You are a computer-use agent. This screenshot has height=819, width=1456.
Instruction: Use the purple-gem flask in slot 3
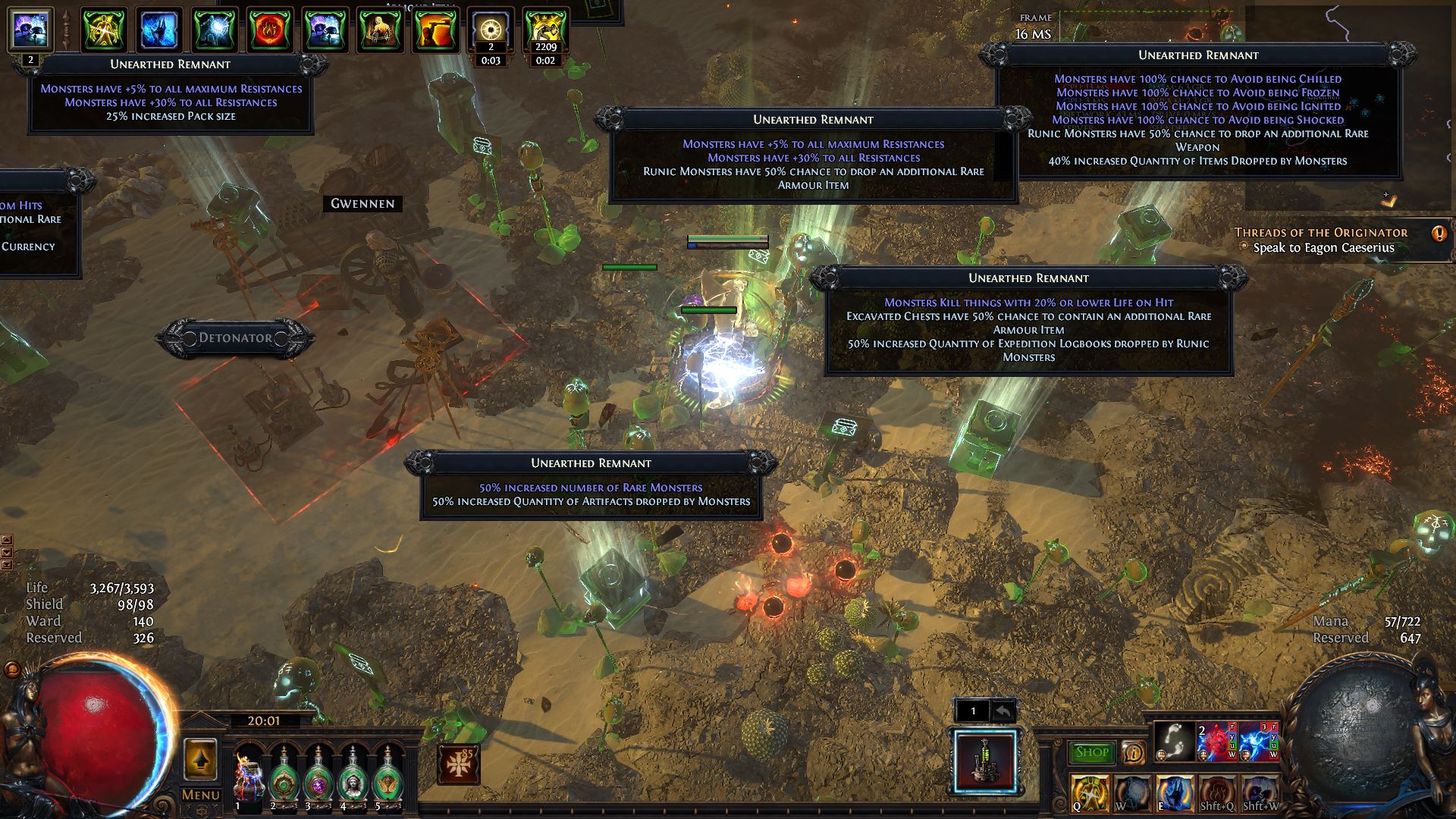tap(318, 775)
